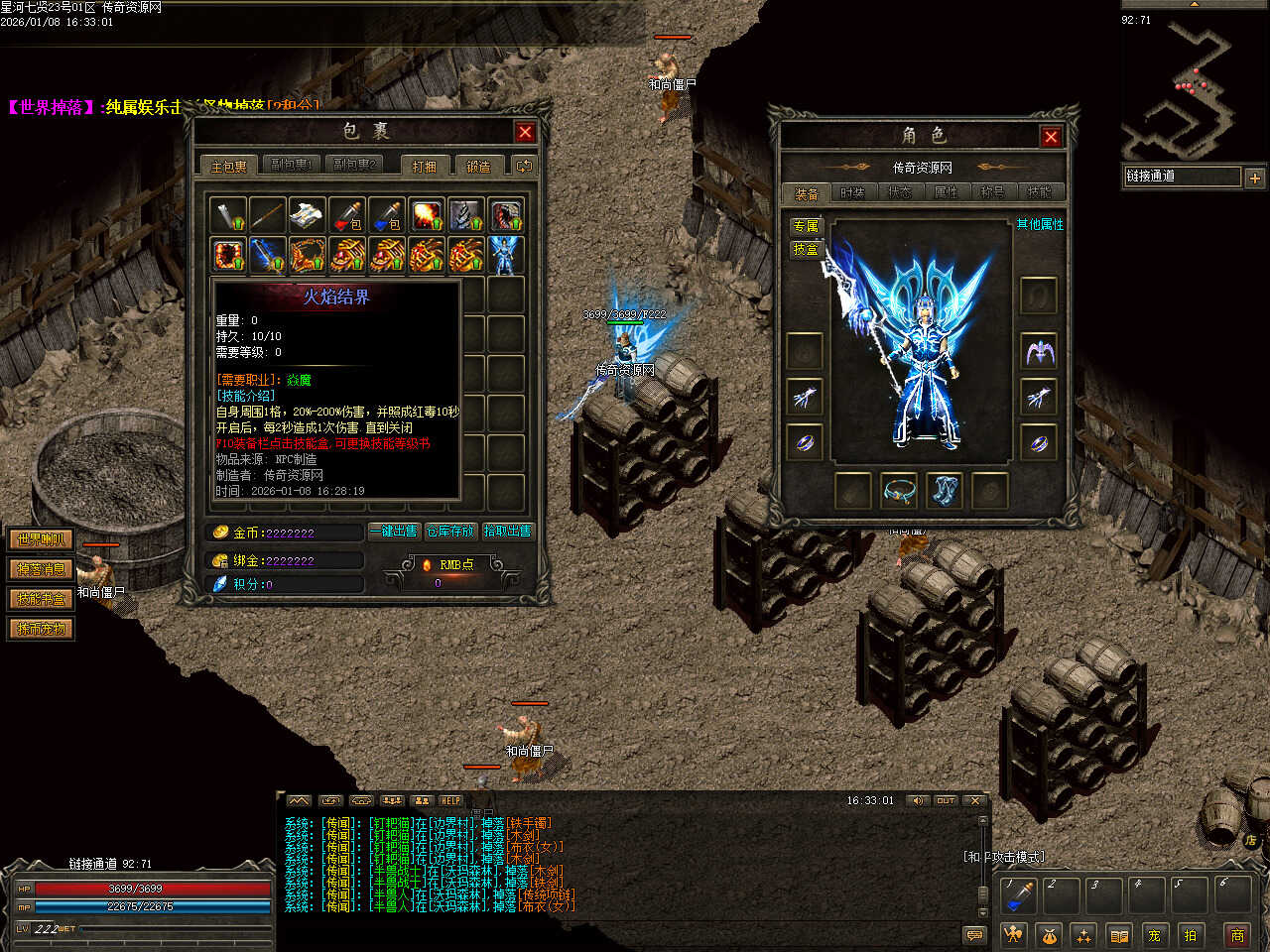Close the 角色 character window
The width and height of the screenshot is (1270, 952).
coord(1051,137)
